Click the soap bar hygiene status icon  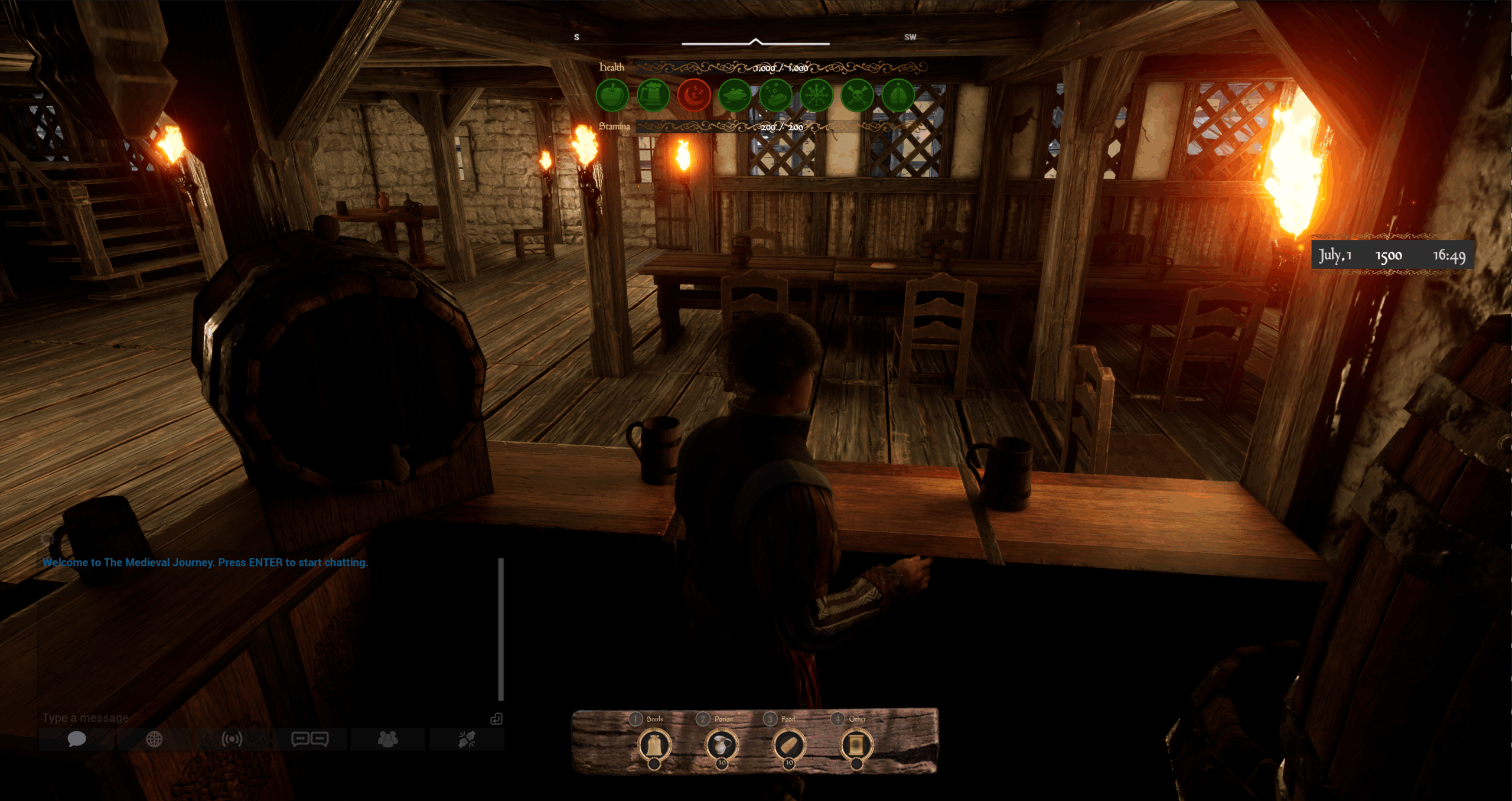[775, 95]
